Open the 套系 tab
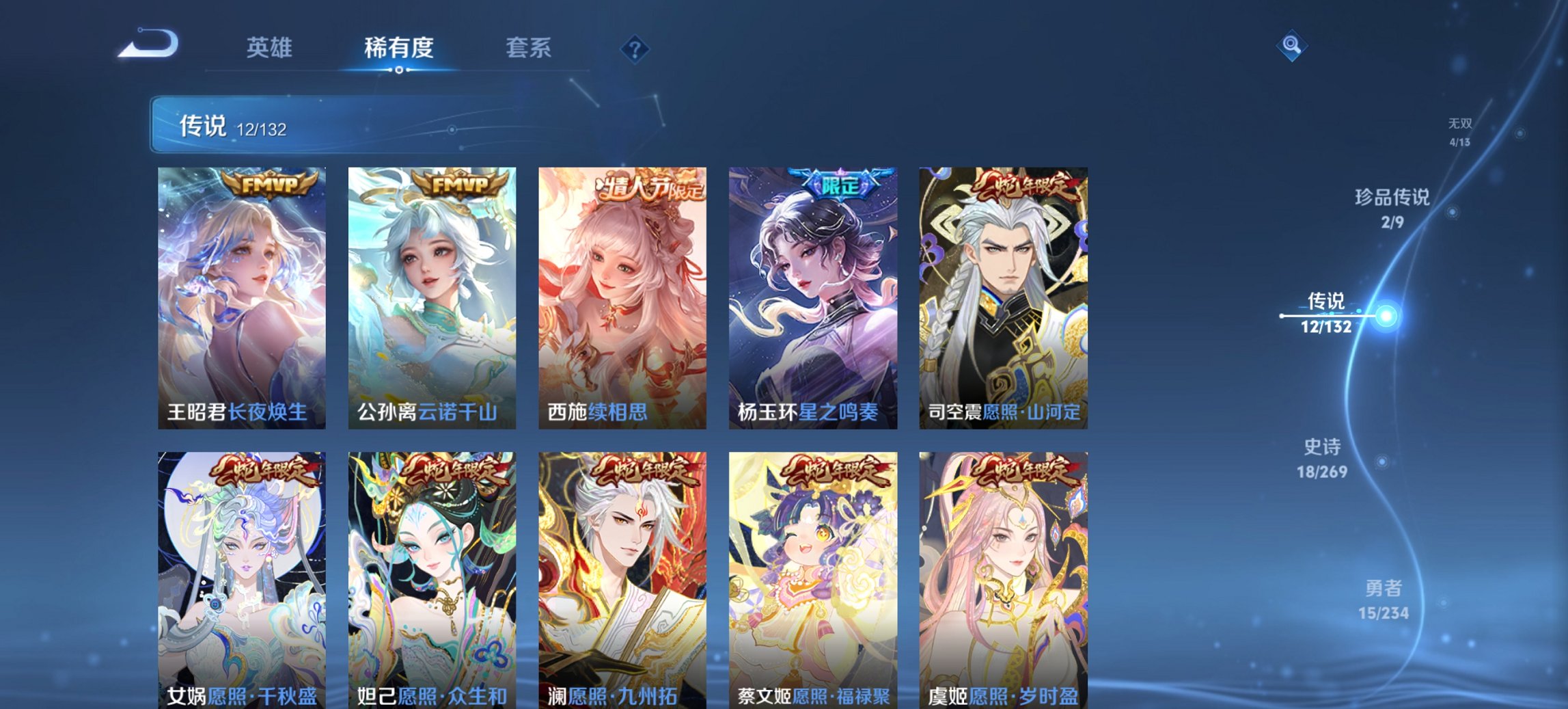 529,49
